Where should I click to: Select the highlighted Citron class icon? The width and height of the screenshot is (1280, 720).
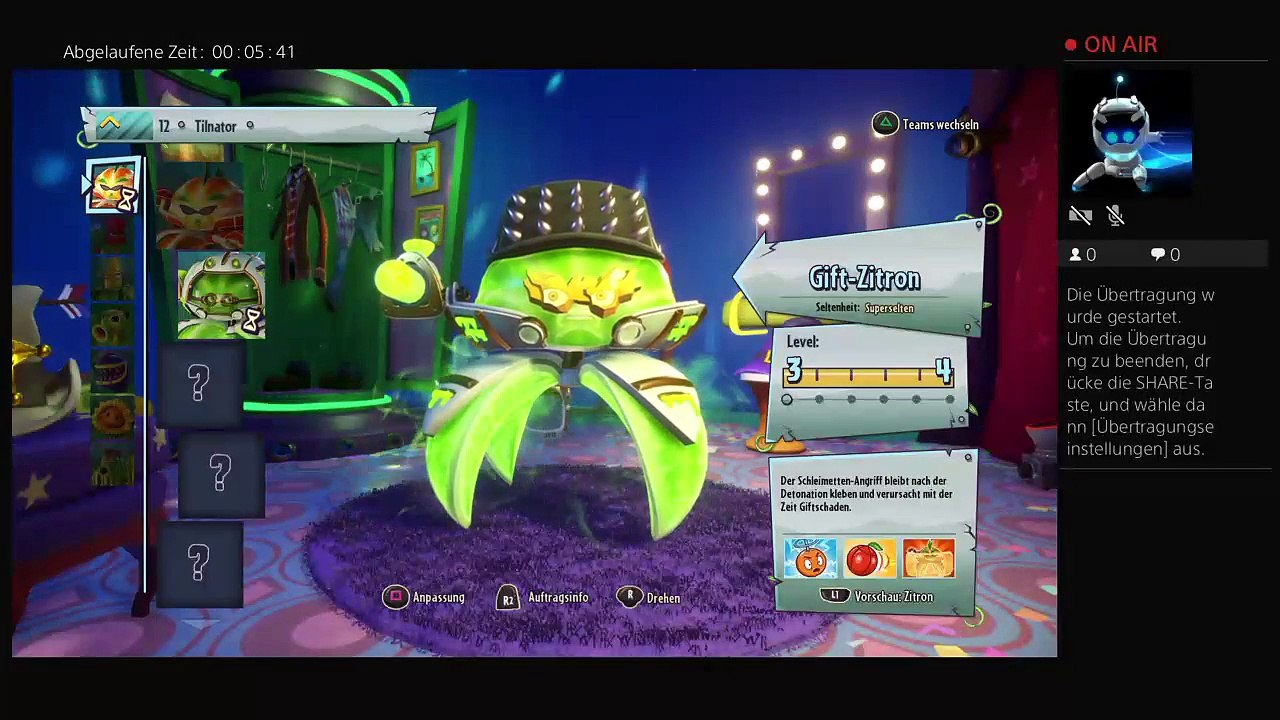[112, 186]
